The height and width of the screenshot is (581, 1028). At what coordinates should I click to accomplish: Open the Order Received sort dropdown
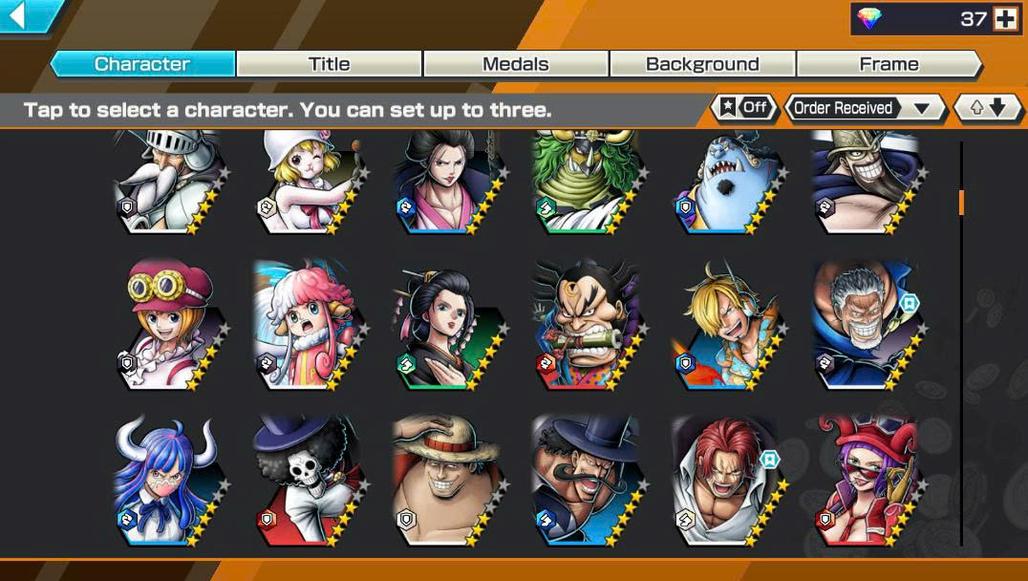(865, 108)
